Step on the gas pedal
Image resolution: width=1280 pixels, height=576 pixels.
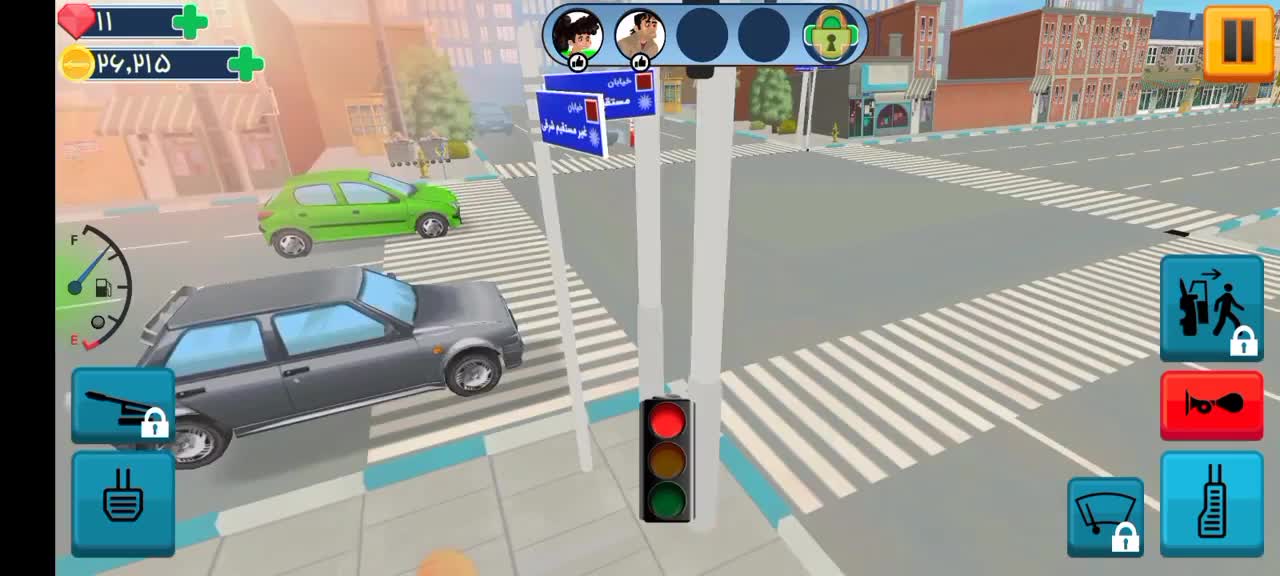point(1211,503)
